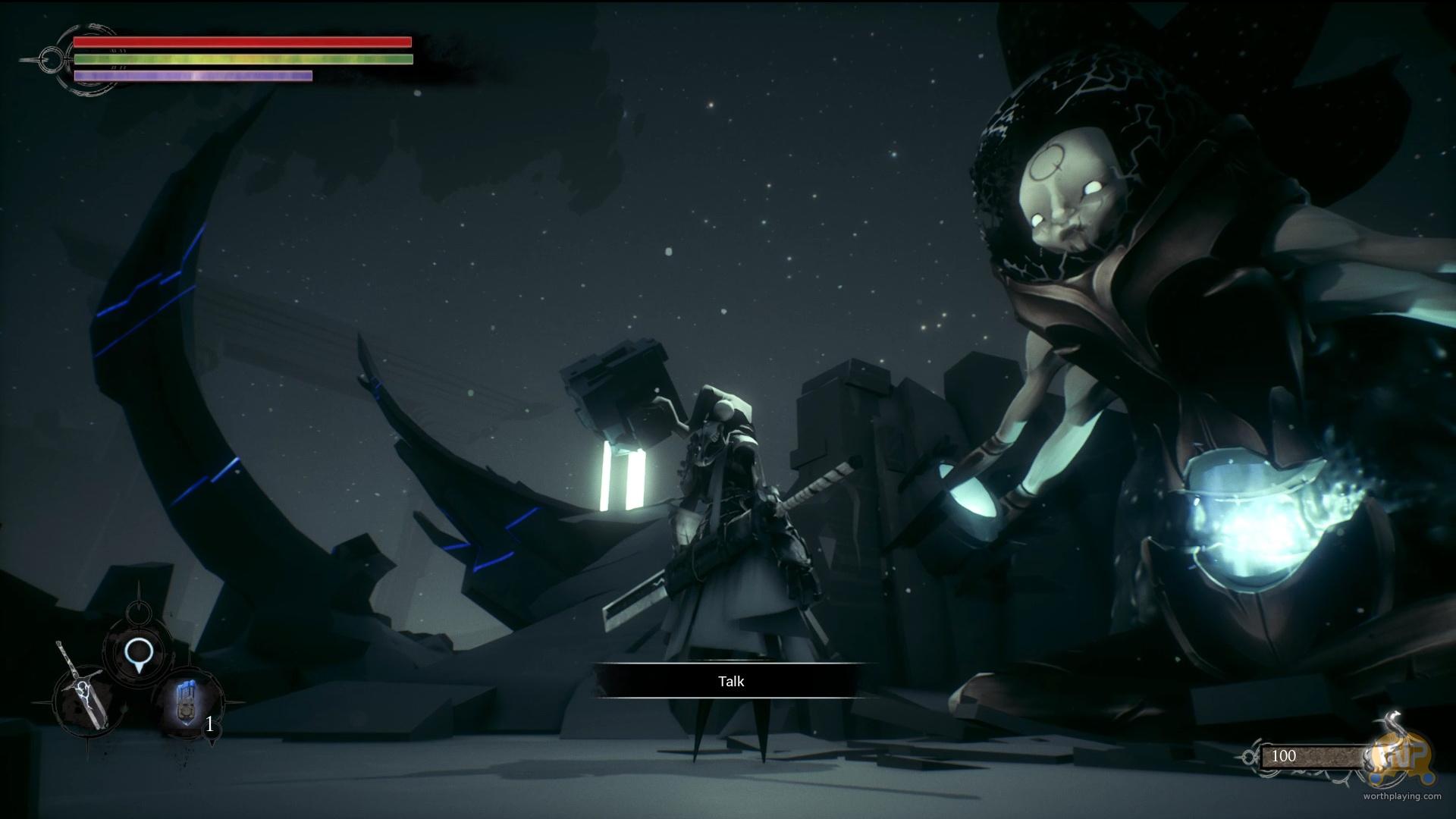Image resolution: width=1456 pixels, height=819 pixels.
Task: Activate the glowing ring ability slot
Action: pyautogui.click(x=137, y=652)
